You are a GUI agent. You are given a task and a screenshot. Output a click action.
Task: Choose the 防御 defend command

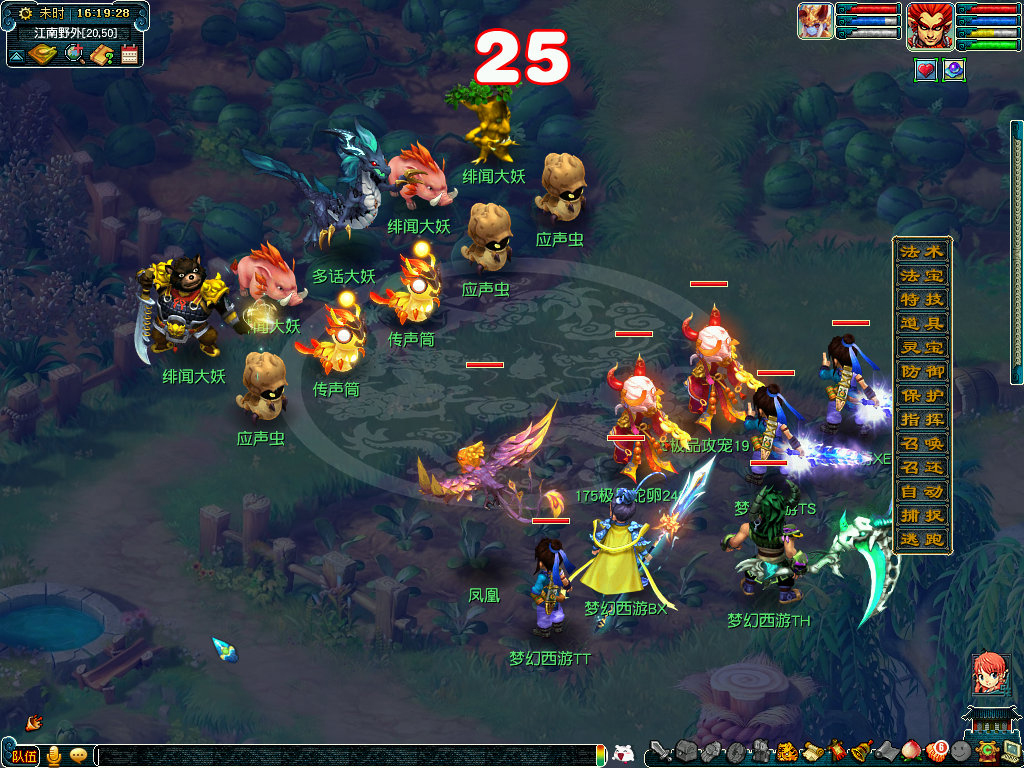point(920,371)
